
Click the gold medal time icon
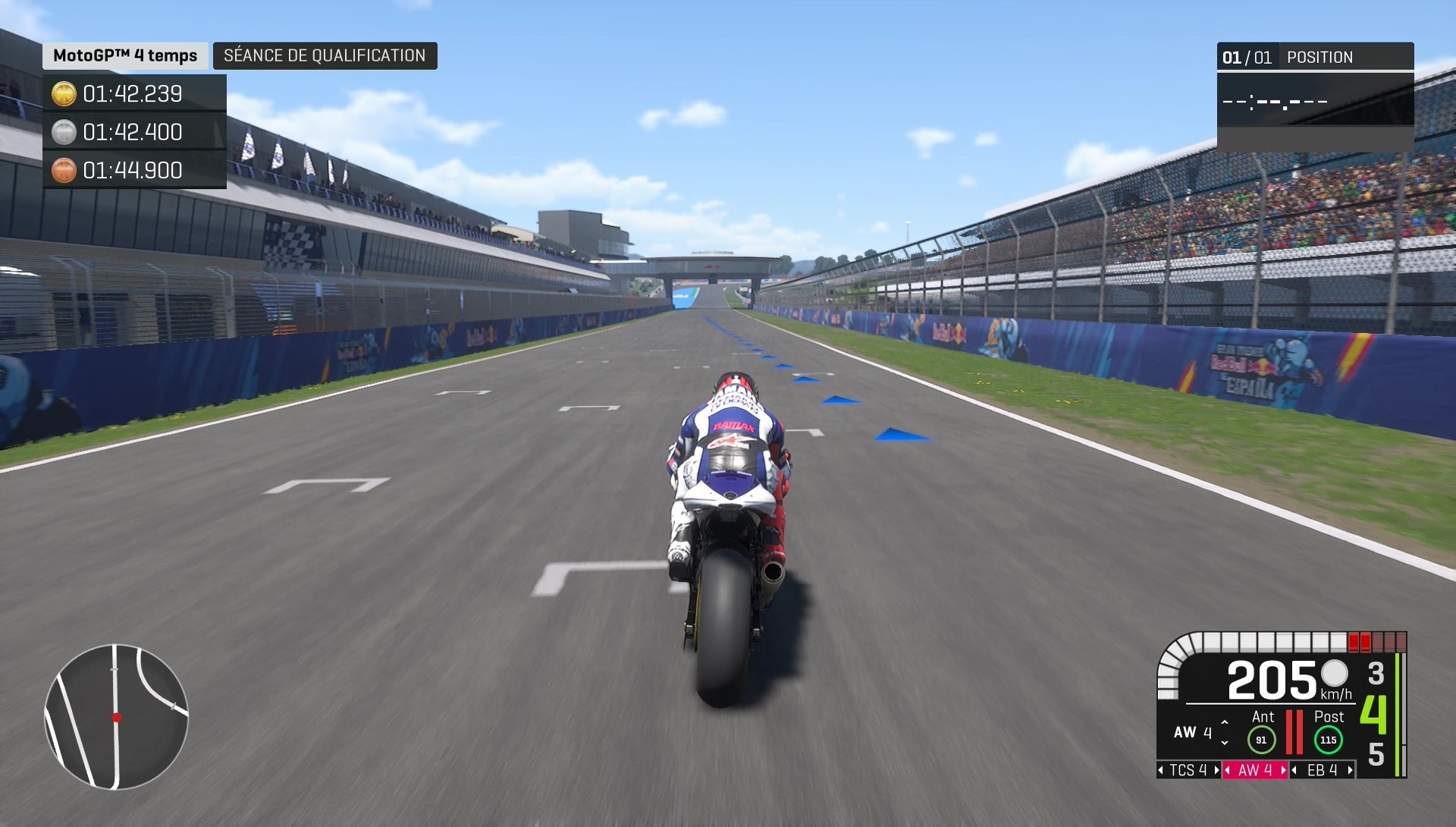65,94
